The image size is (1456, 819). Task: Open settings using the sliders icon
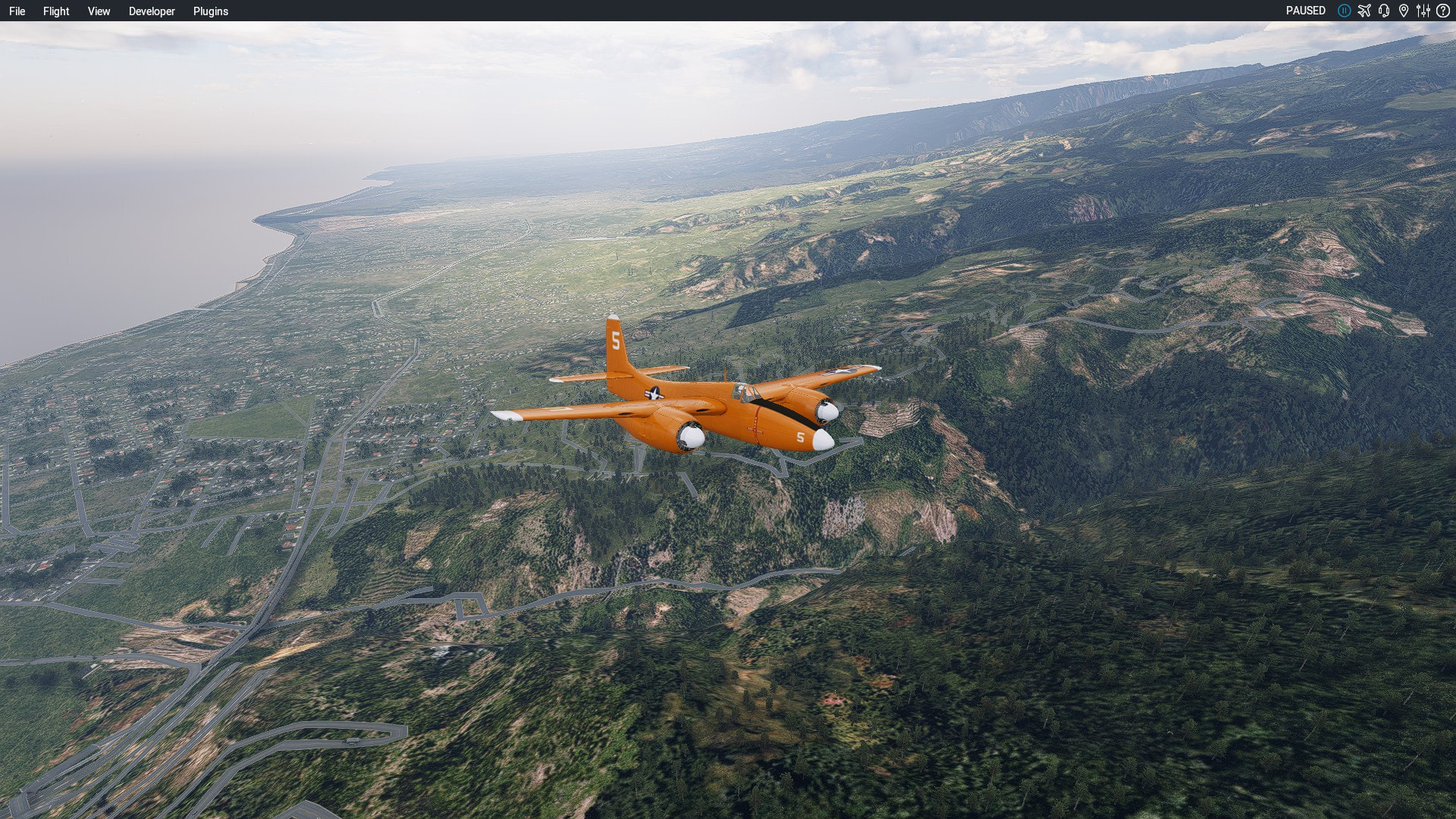pyautogui.click(x=1423, y=11)
